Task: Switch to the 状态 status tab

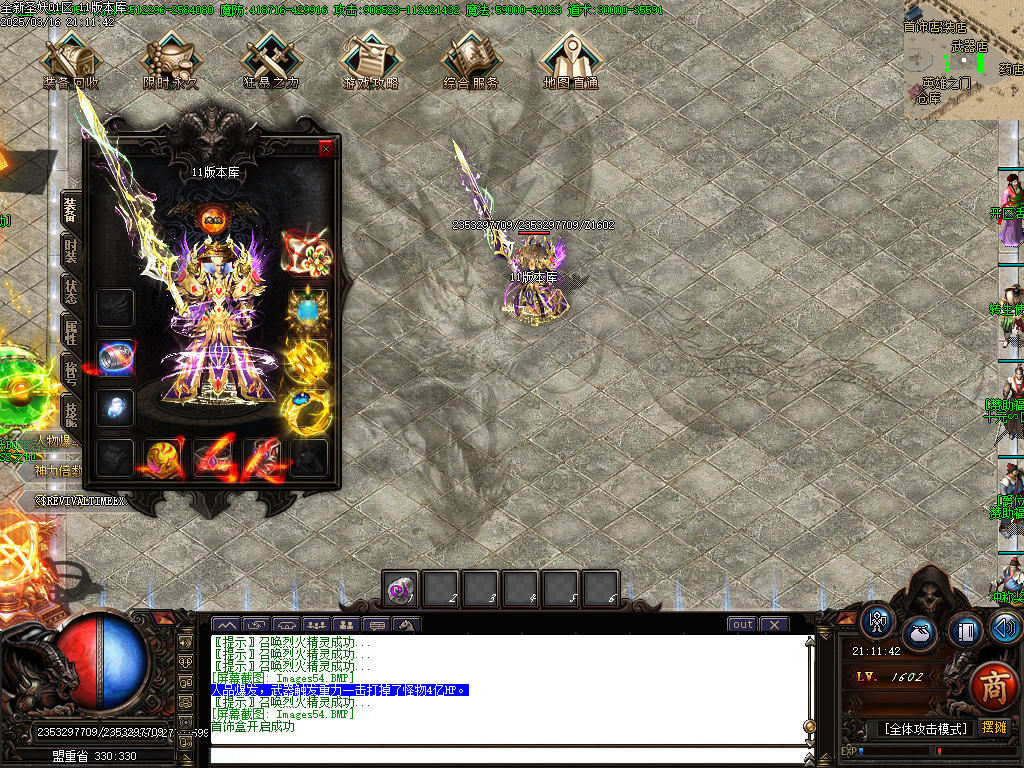Action: click(x=71, y=291)
